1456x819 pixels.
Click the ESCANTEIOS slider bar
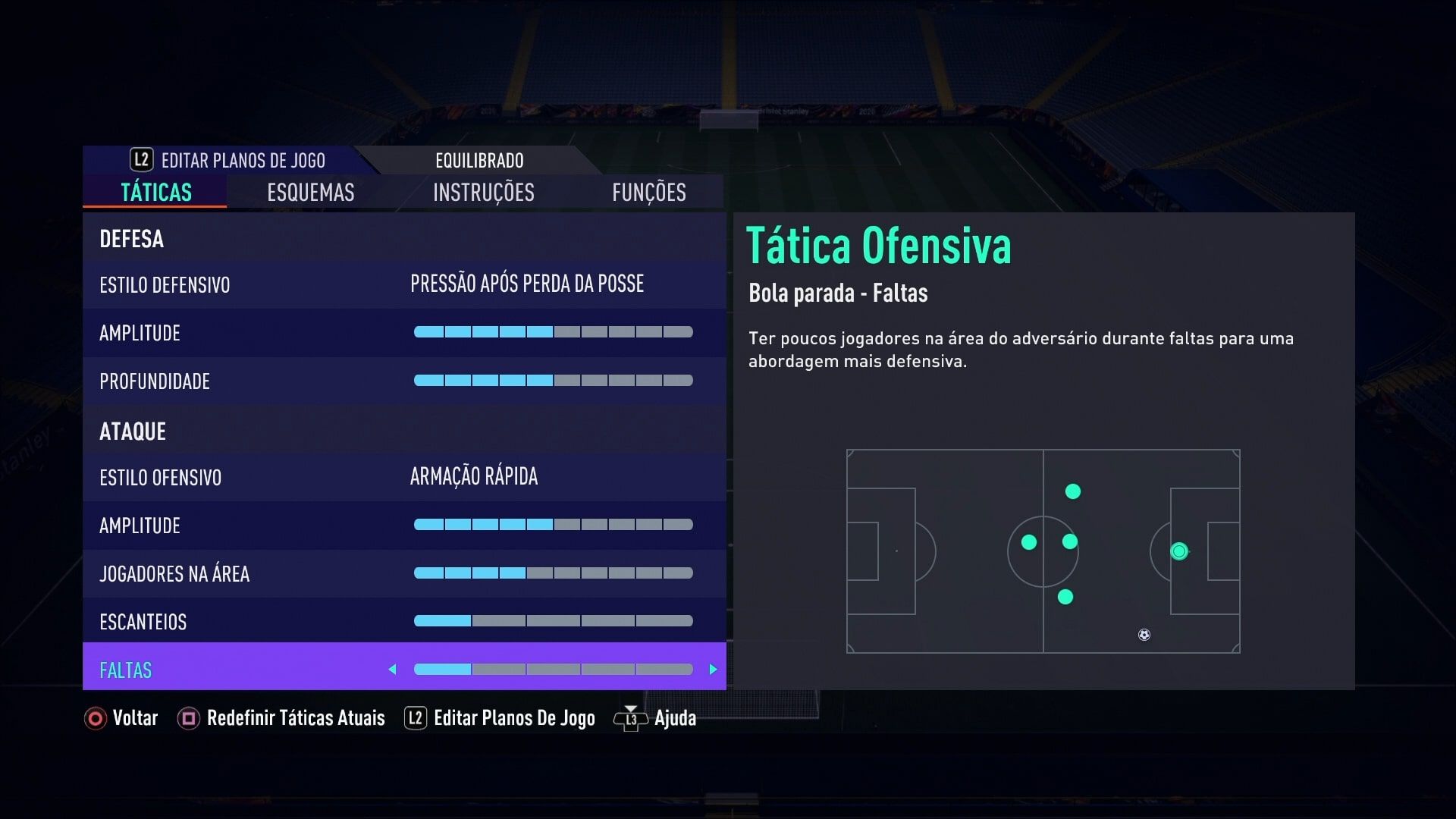[554, 620]
